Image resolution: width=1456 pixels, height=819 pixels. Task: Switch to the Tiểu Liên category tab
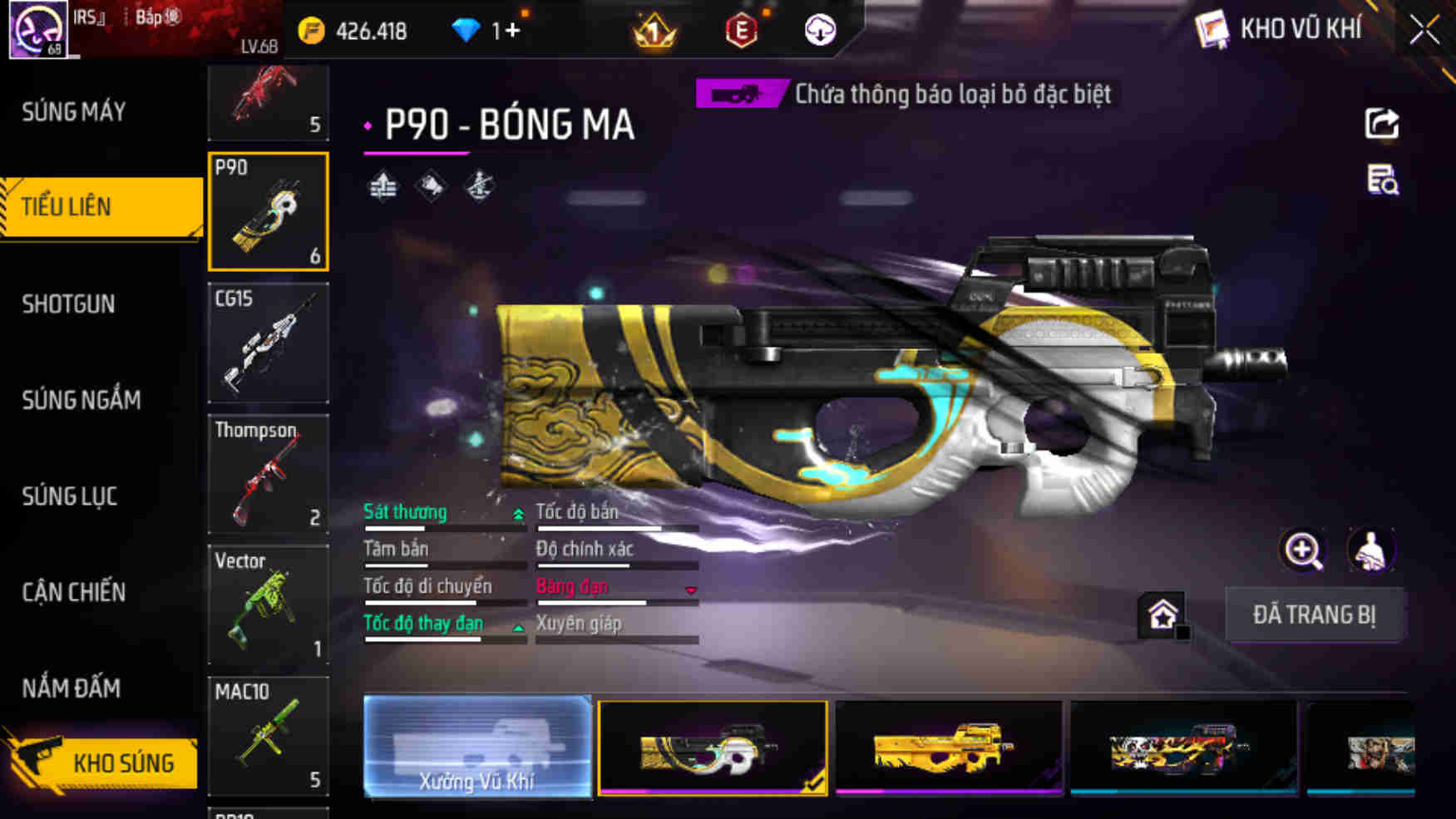(x=83, y=207)
